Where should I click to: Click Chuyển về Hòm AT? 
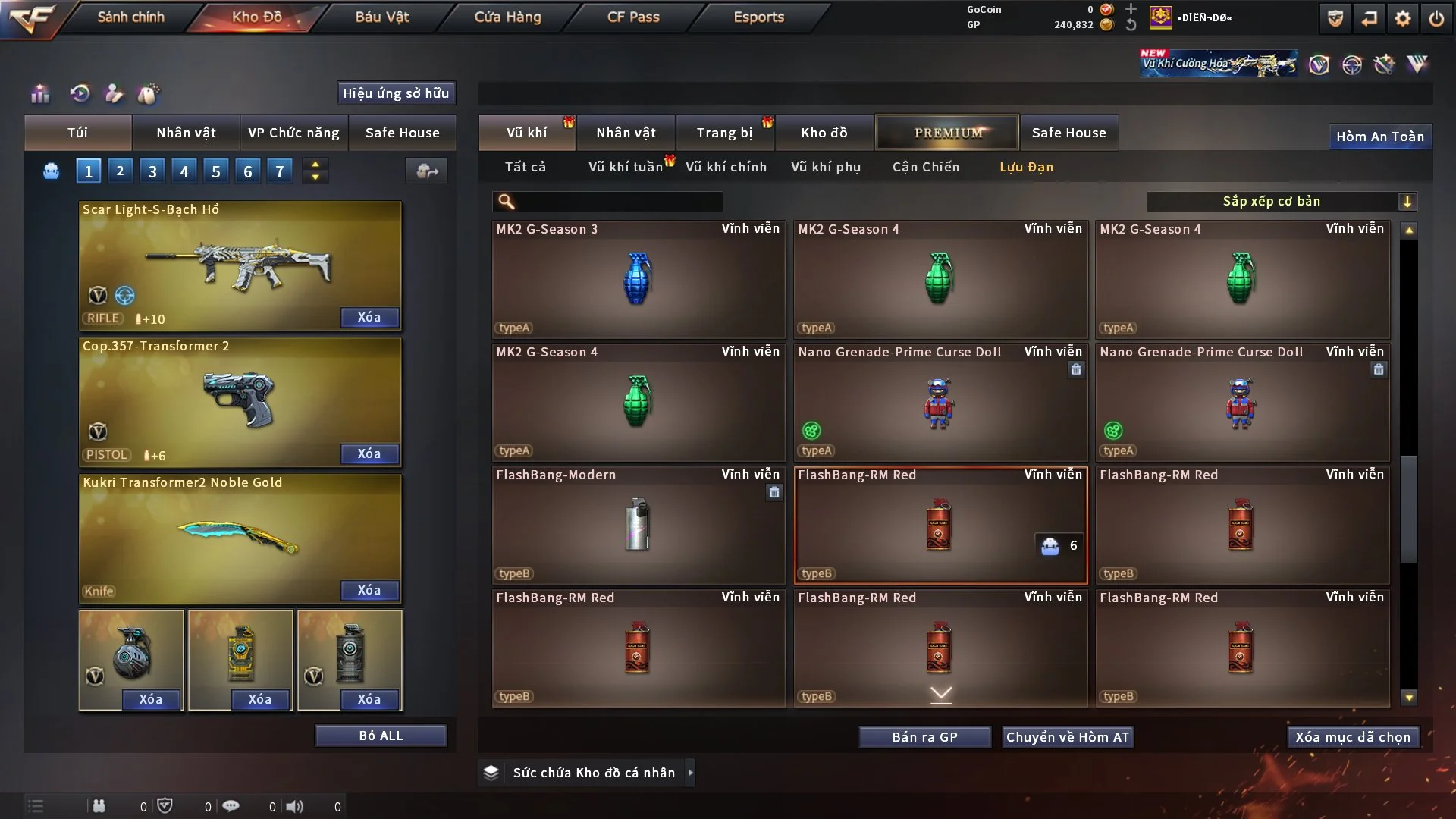point(1068,737)
